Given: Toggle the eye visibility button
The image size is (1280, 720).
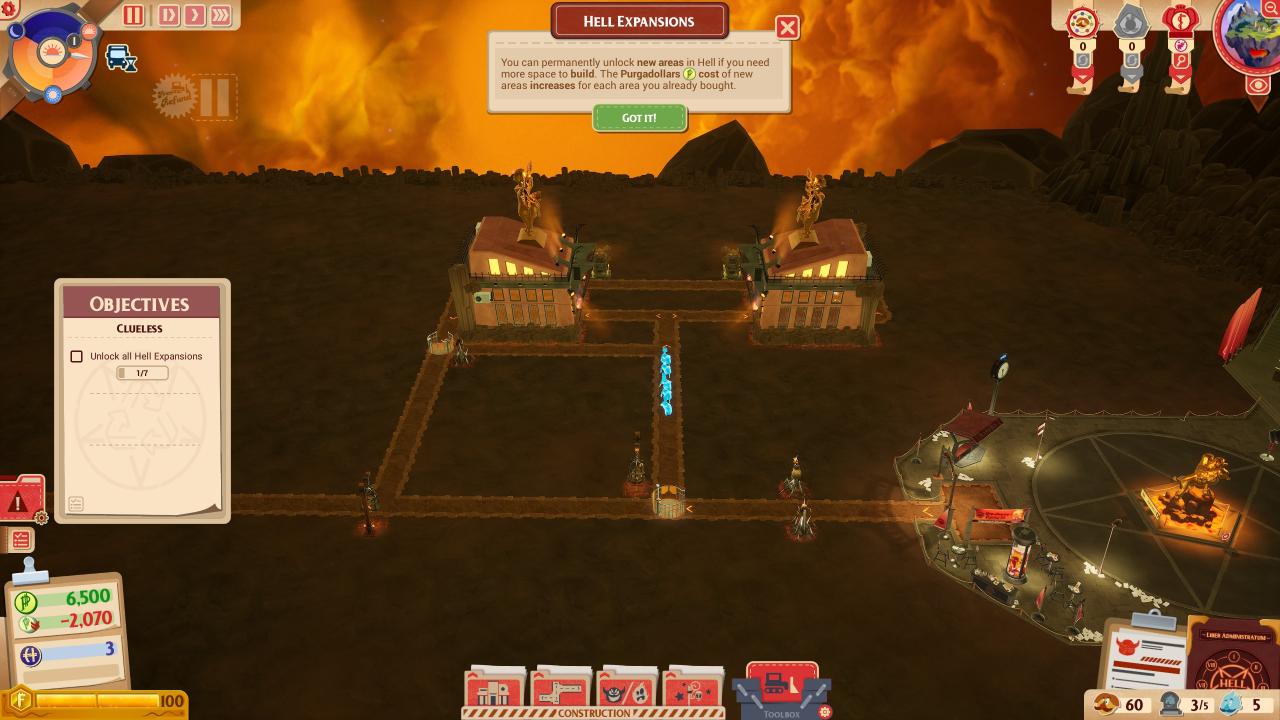Looking at the screenshot, I should coord(1258,85).
